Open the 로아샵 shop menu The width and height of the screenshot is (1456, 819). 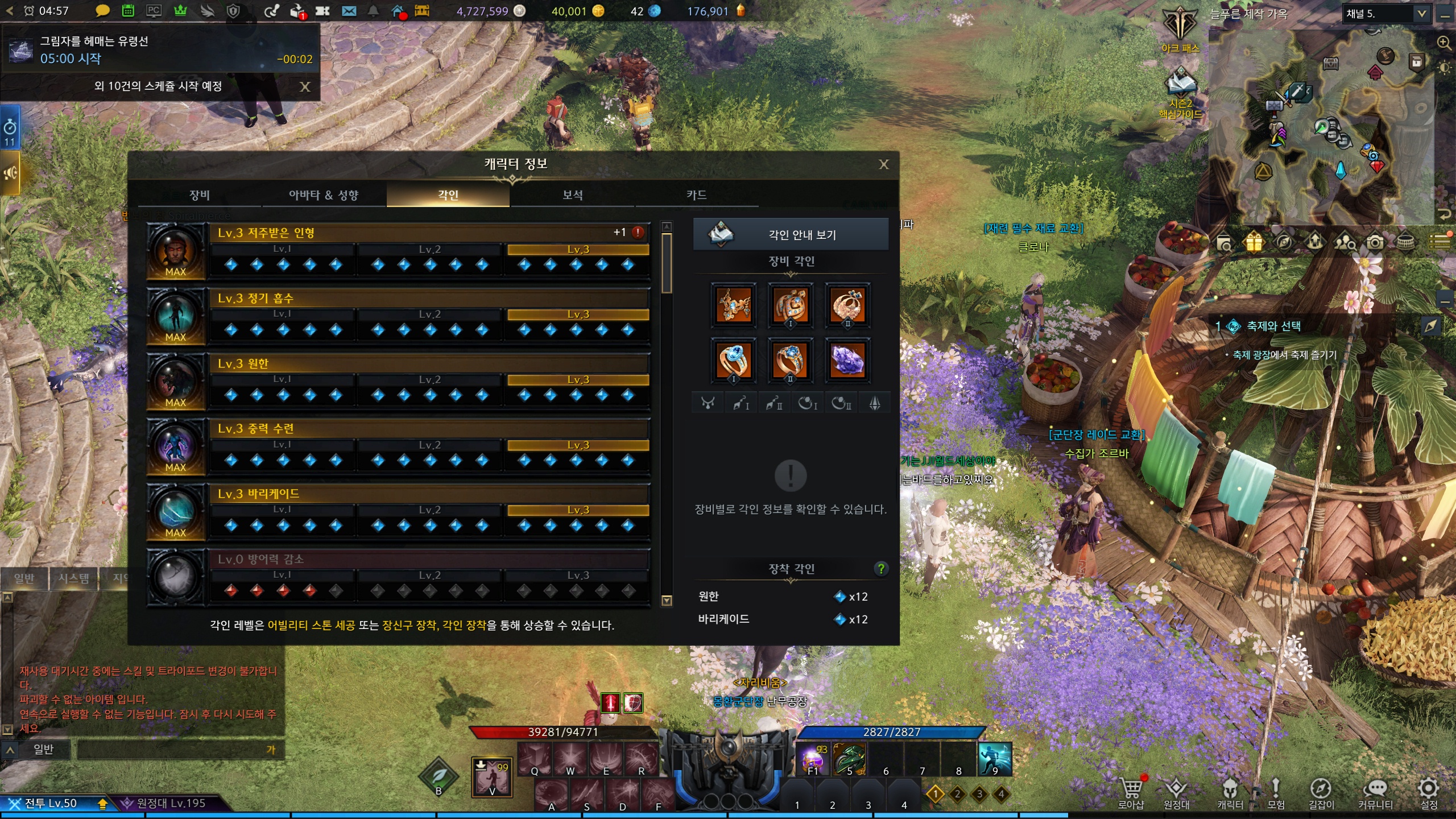click(x=1131, y=792)
